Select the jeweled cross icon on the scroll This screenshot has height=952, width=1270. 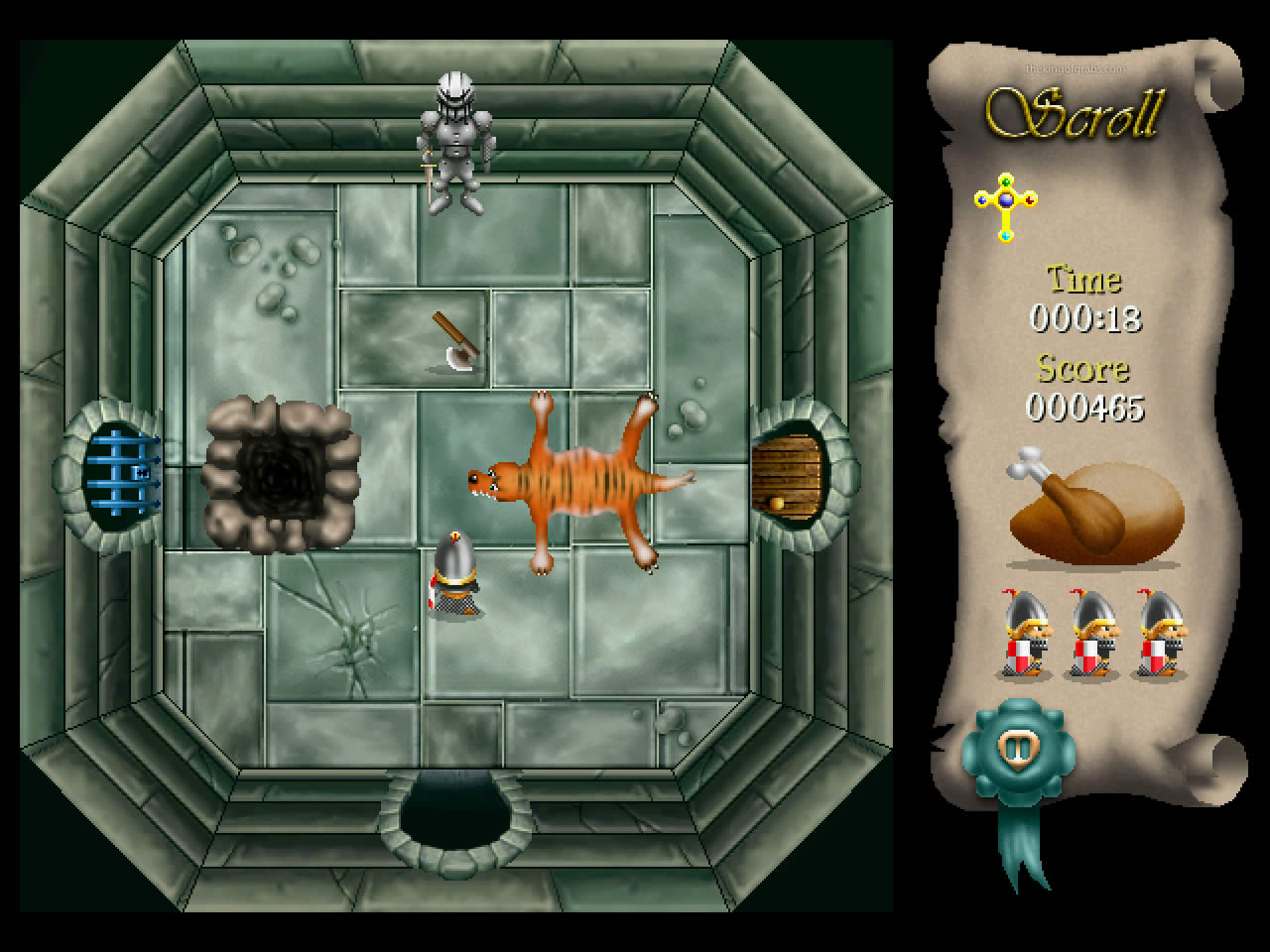(x=1006, y=205)
